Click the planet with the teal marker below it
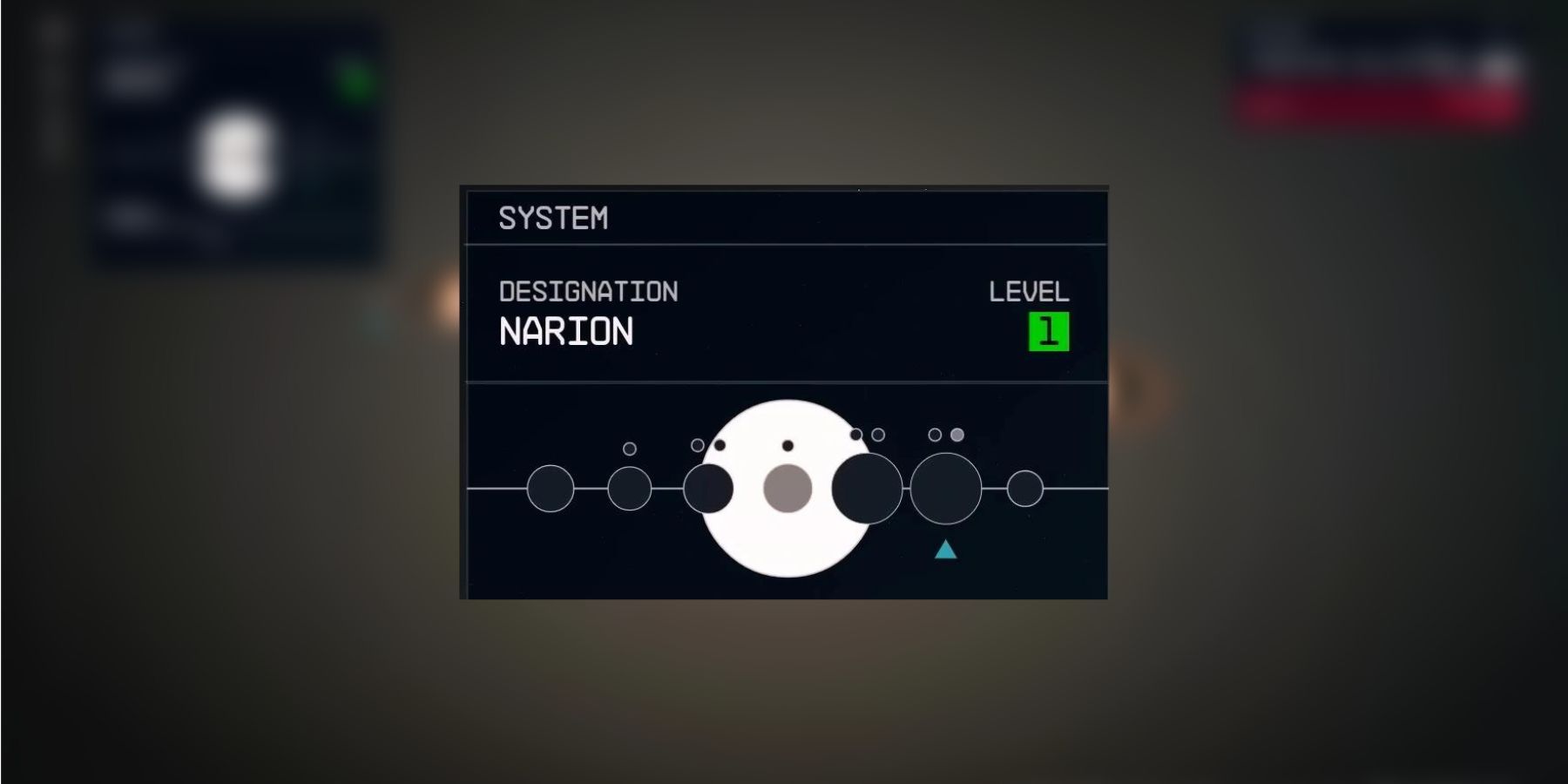 coord(946,489)
